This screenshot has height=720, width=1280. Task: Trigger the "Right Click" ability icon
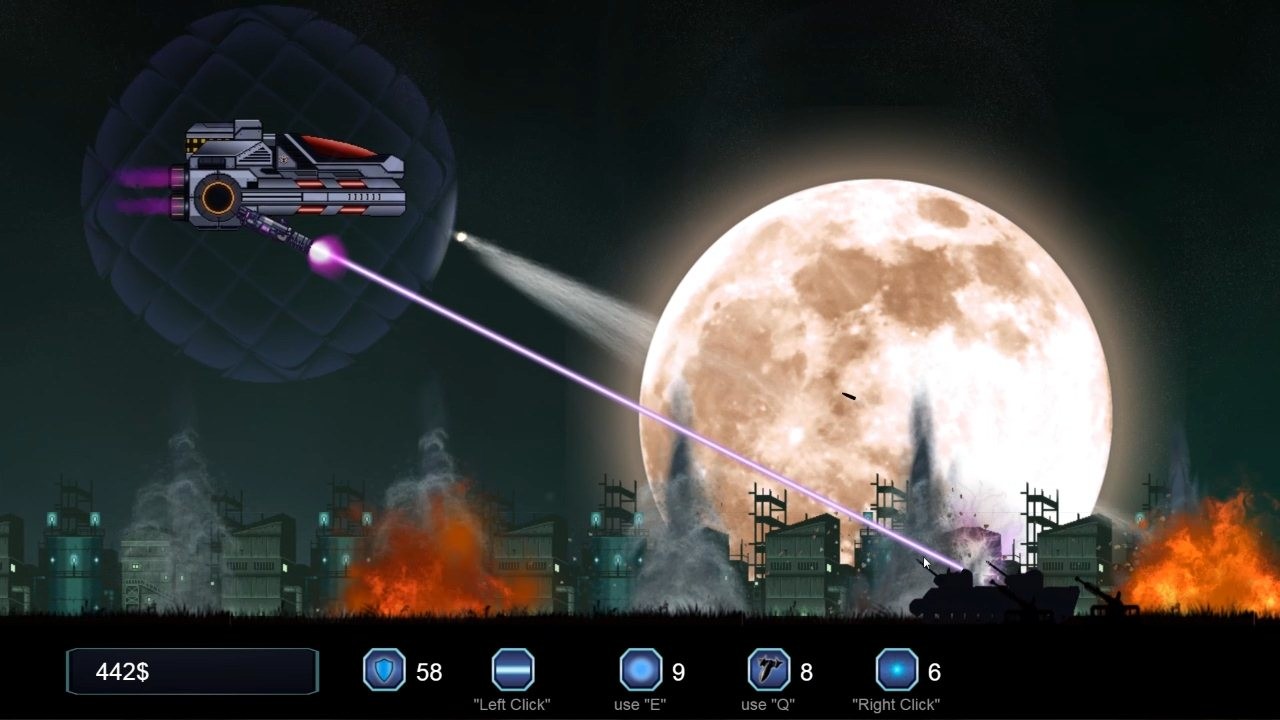897,670
